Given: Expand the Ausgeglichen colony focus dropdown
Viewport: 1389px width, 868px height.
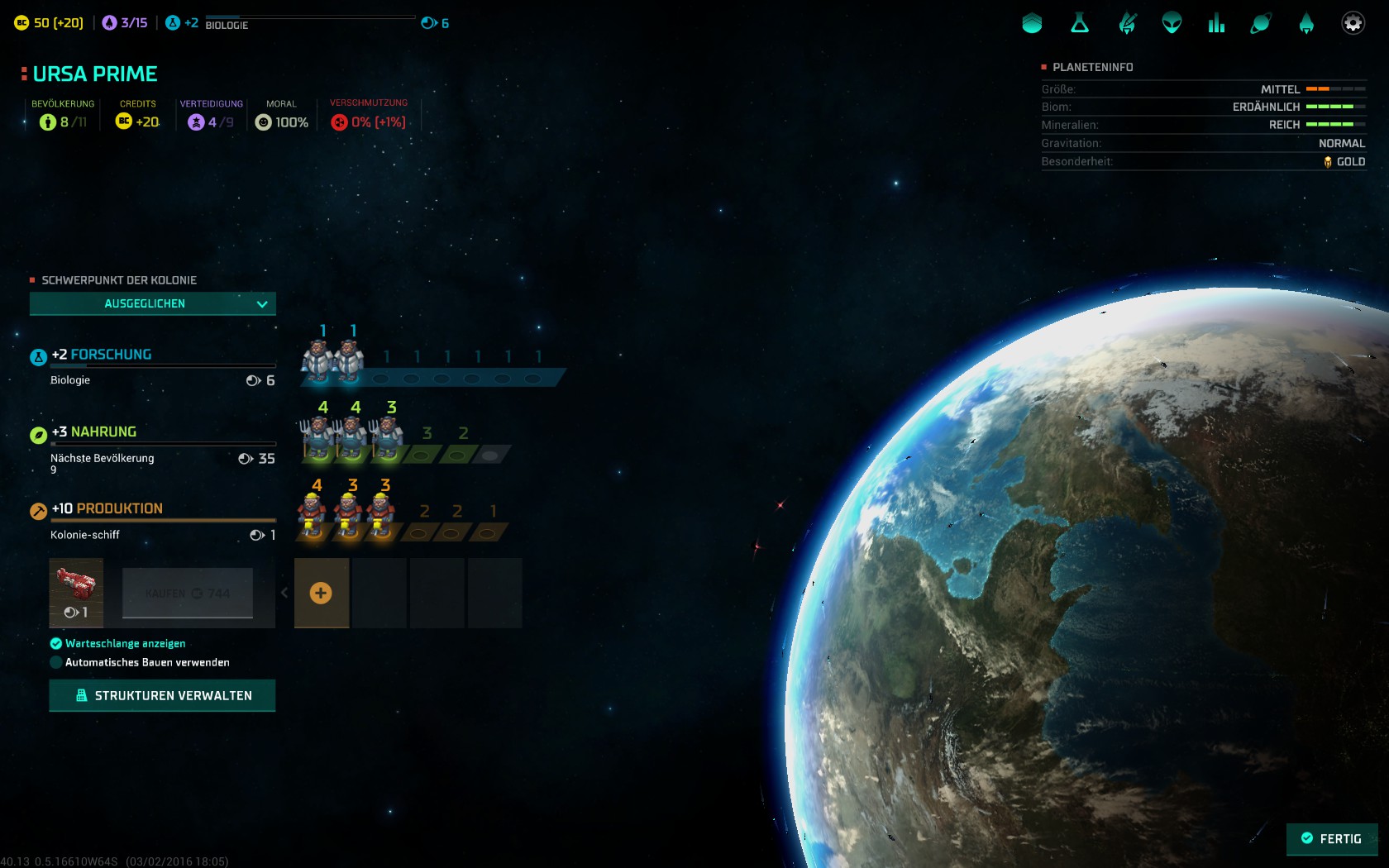Looking at the screenshot, I should [x=153, y=303].
